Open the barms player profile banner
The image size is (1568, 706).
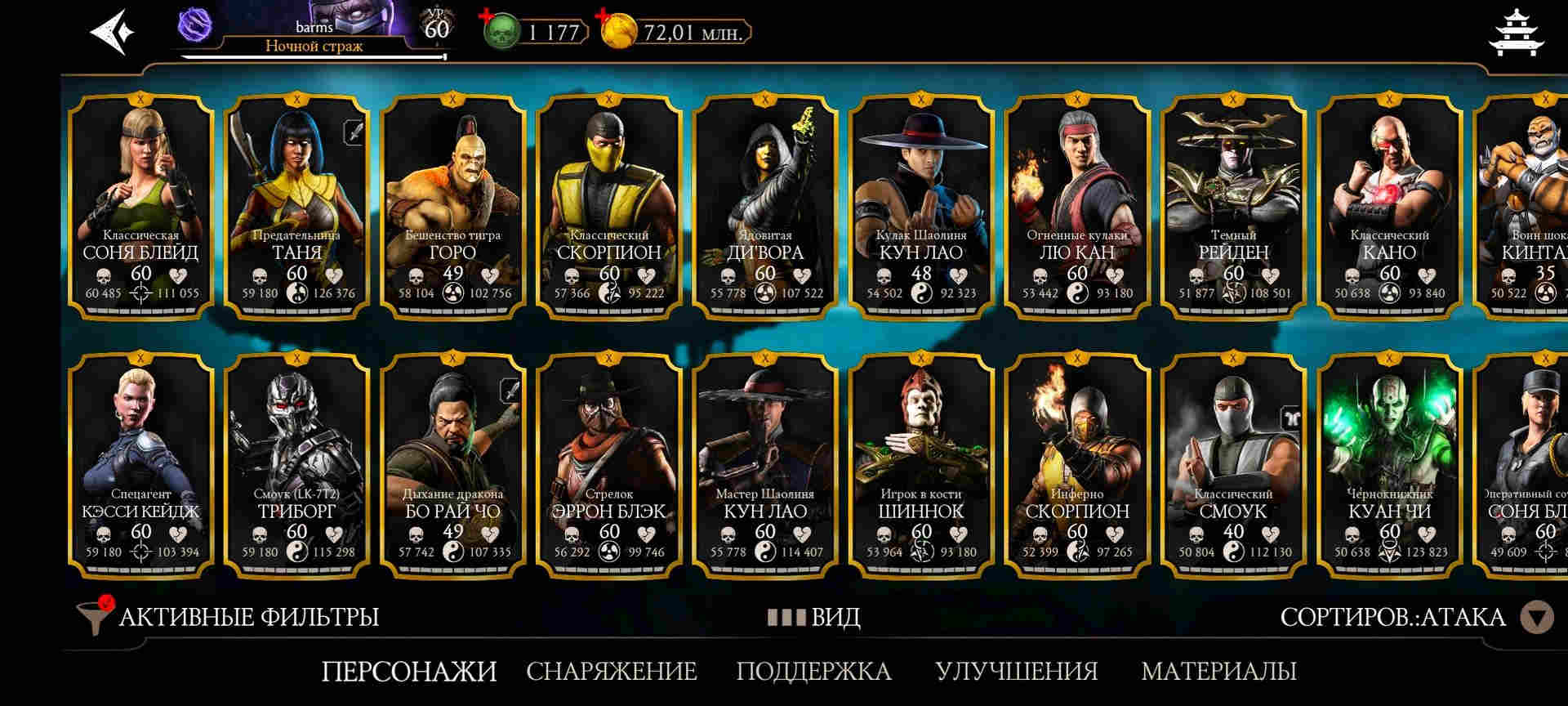pos(314,31)
